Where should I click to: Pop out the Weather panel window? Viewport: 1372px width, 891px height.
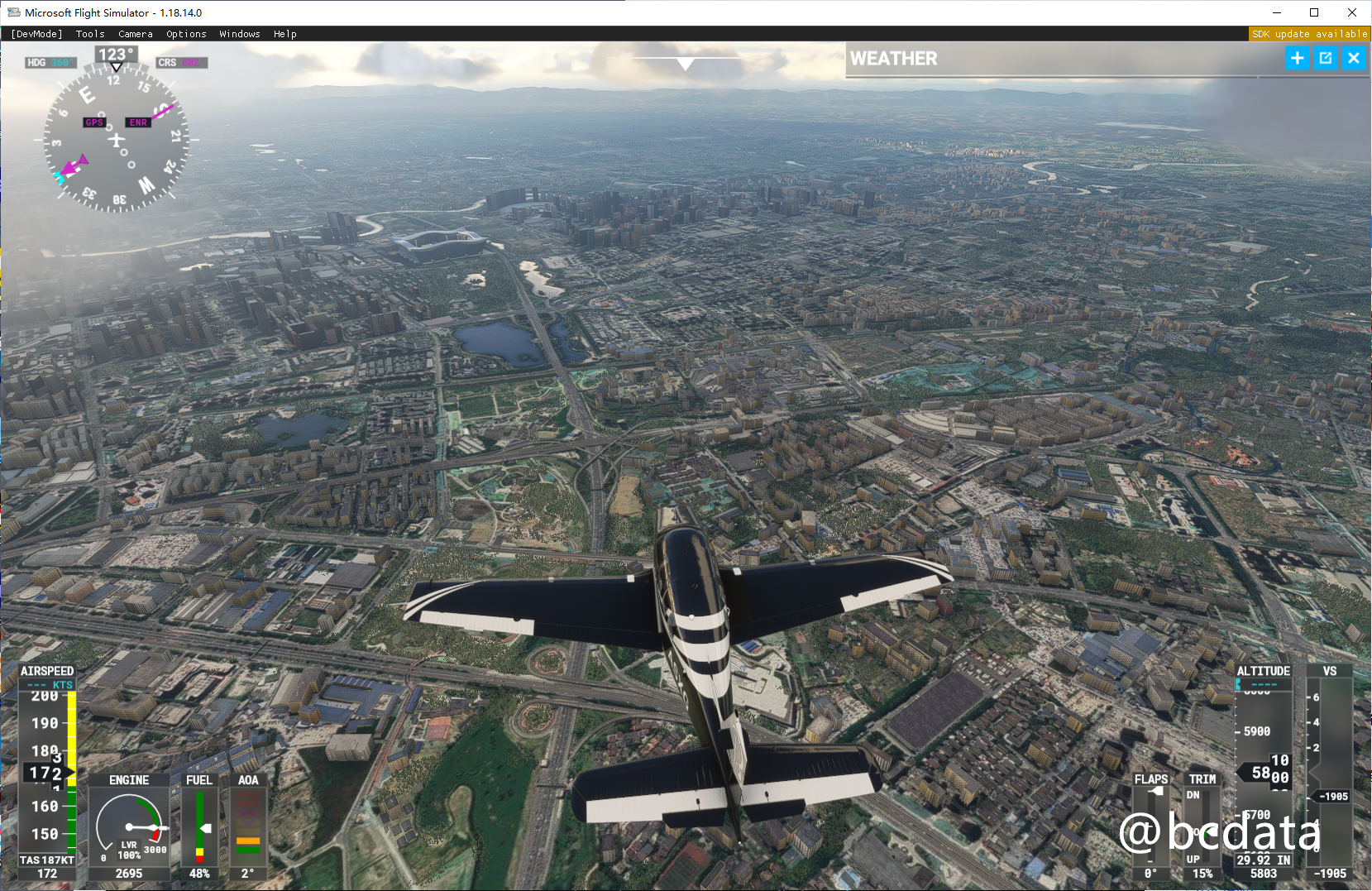1326,58
